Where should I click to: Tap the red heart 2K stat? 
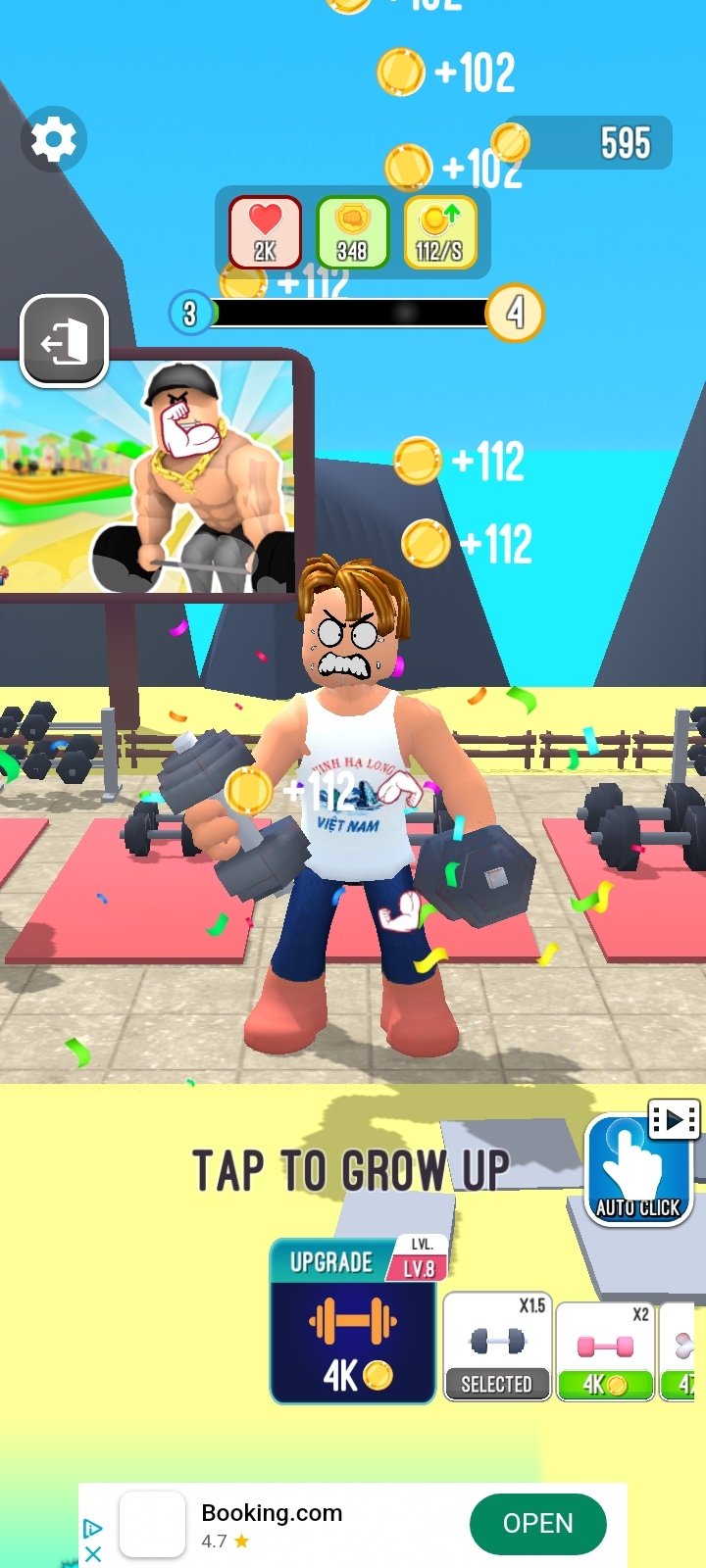click(x=265, y=232)
